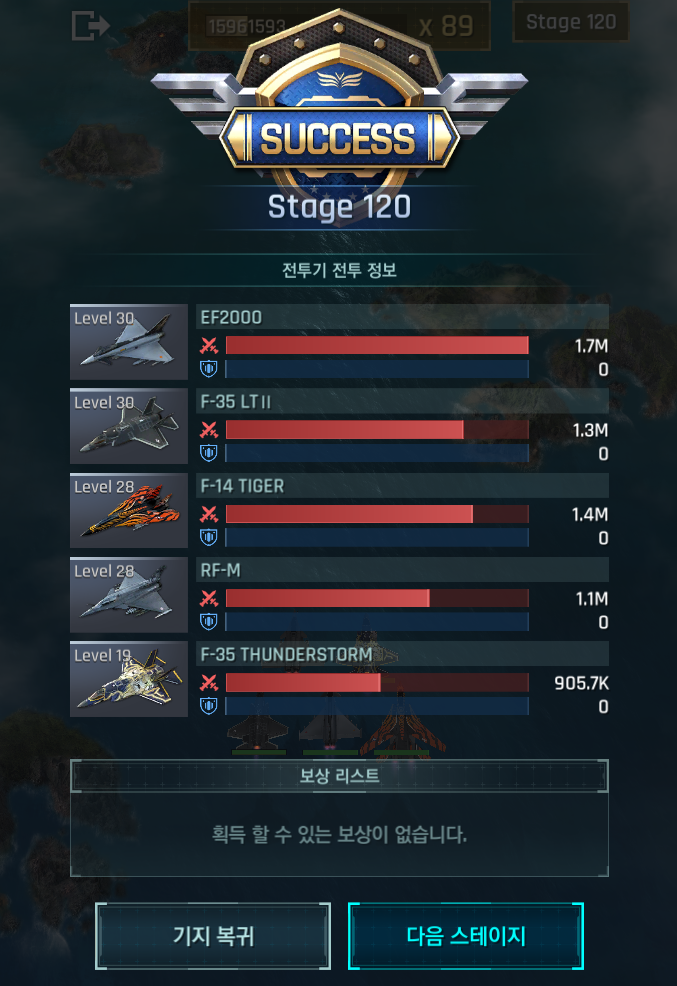
Task: Pick the RF-M fighter thumbnail
Action: [x=129, y=594]
